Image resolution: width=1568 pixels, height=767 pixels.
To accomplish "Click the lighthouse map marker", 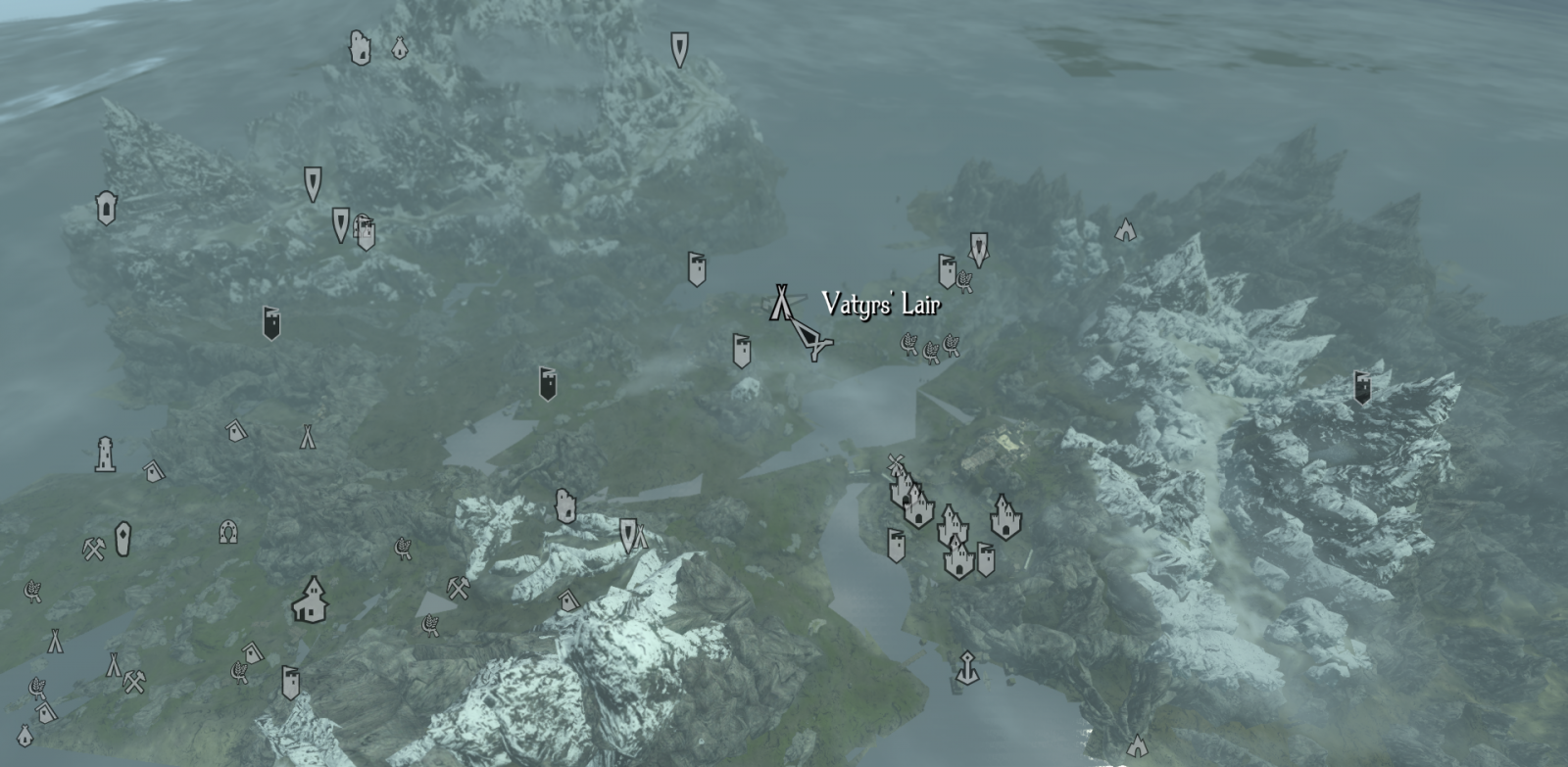I will coord(105,454).
